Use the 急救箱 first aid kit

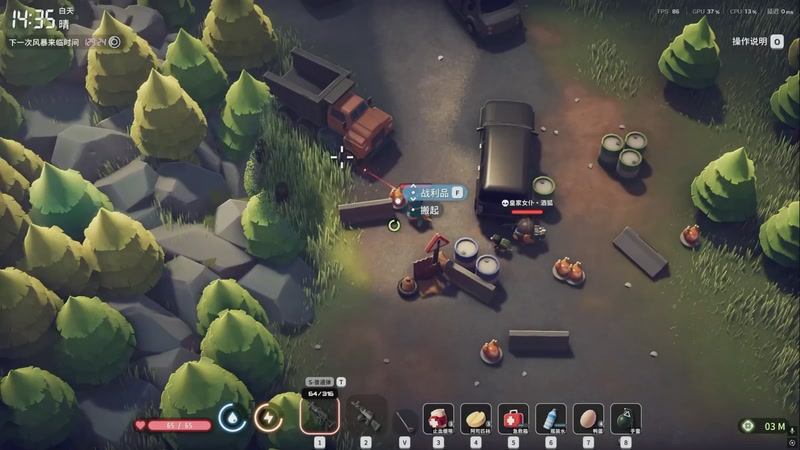click(513, 418)
